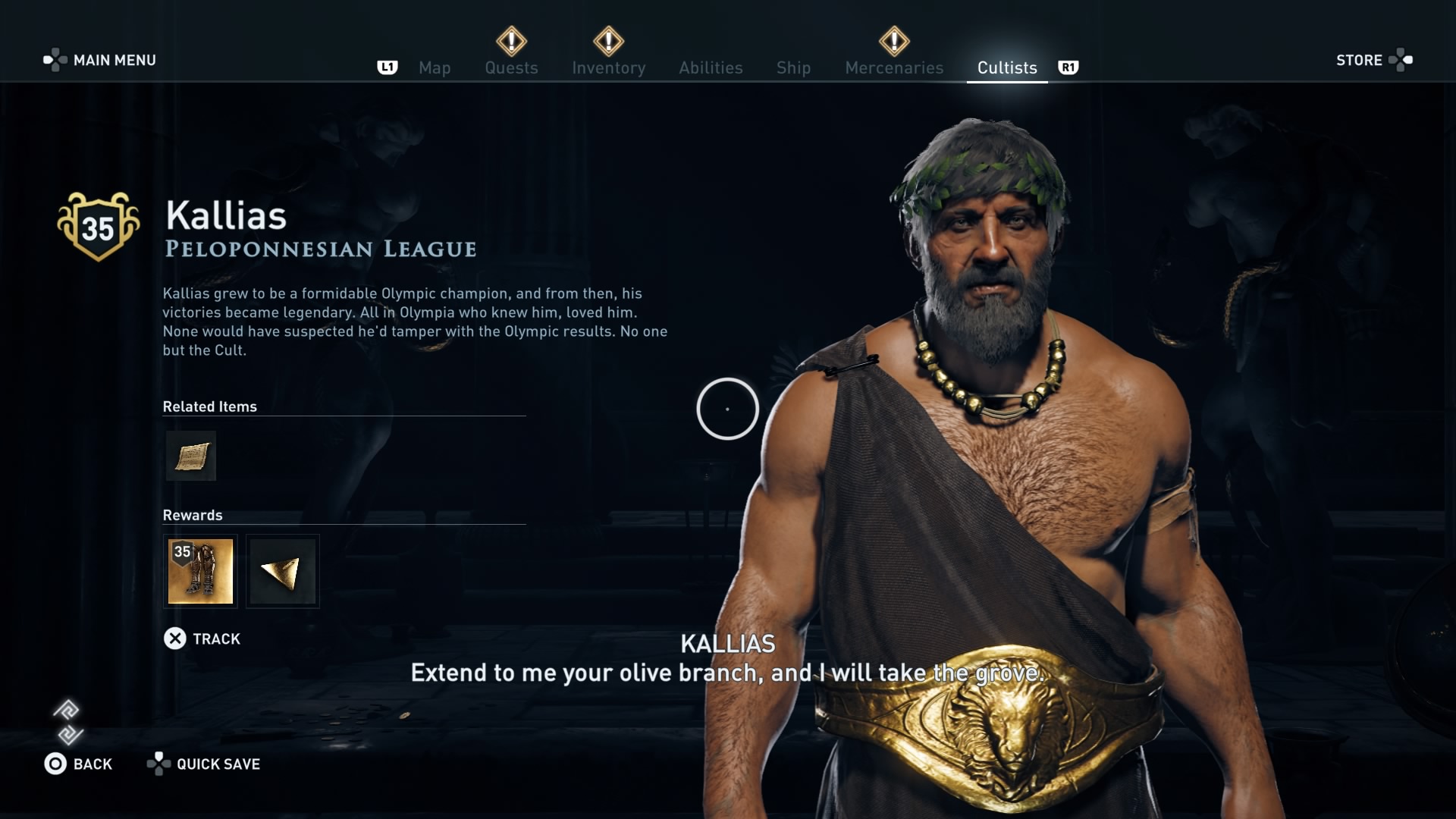Go to the Abilities tab
Image resolution: width=1456 pixels, height=819 pixels.
(711, 67)
